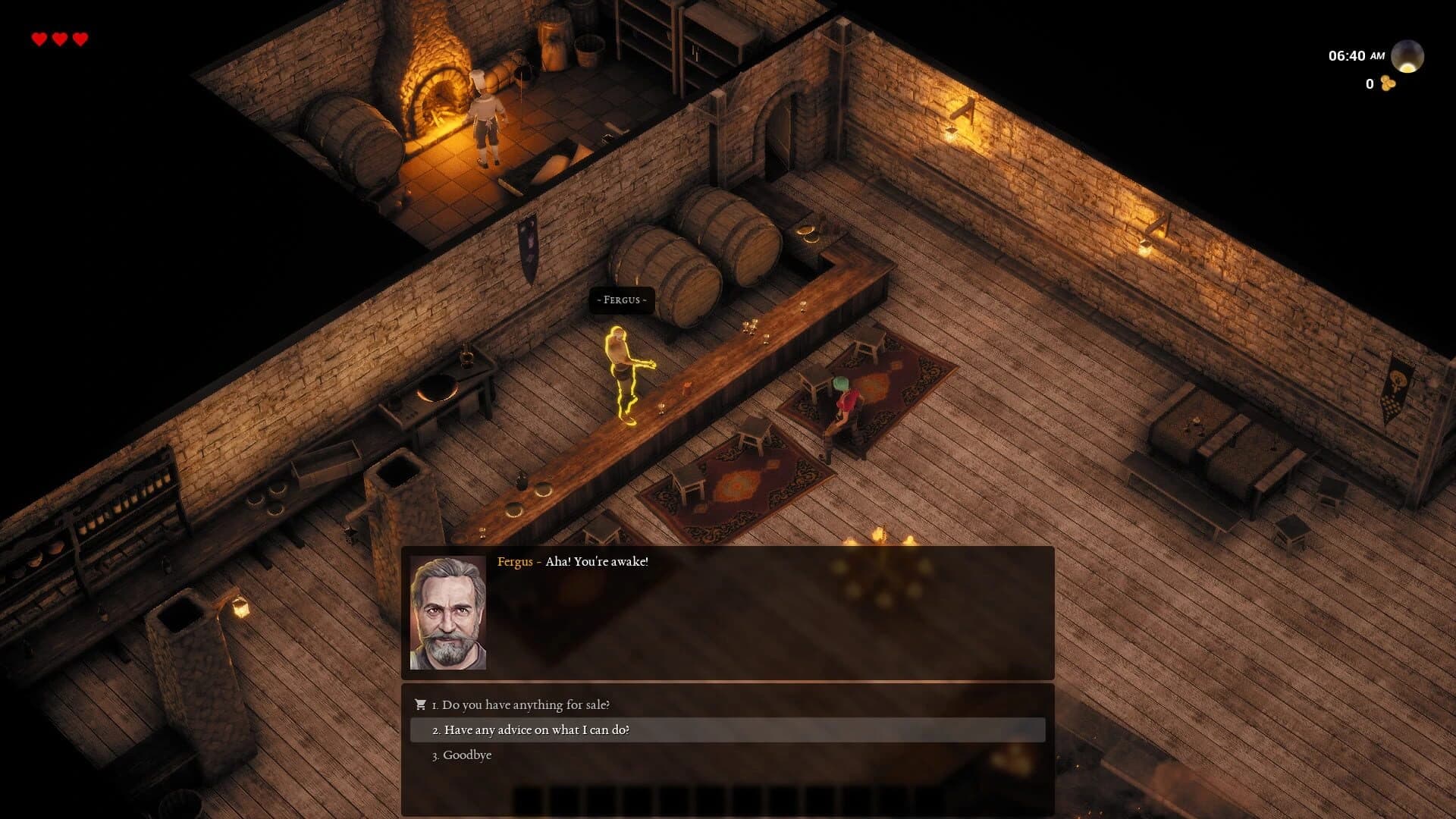Click the first red heart in the health display
This screenshot has height=819, width=1456.
37,36
